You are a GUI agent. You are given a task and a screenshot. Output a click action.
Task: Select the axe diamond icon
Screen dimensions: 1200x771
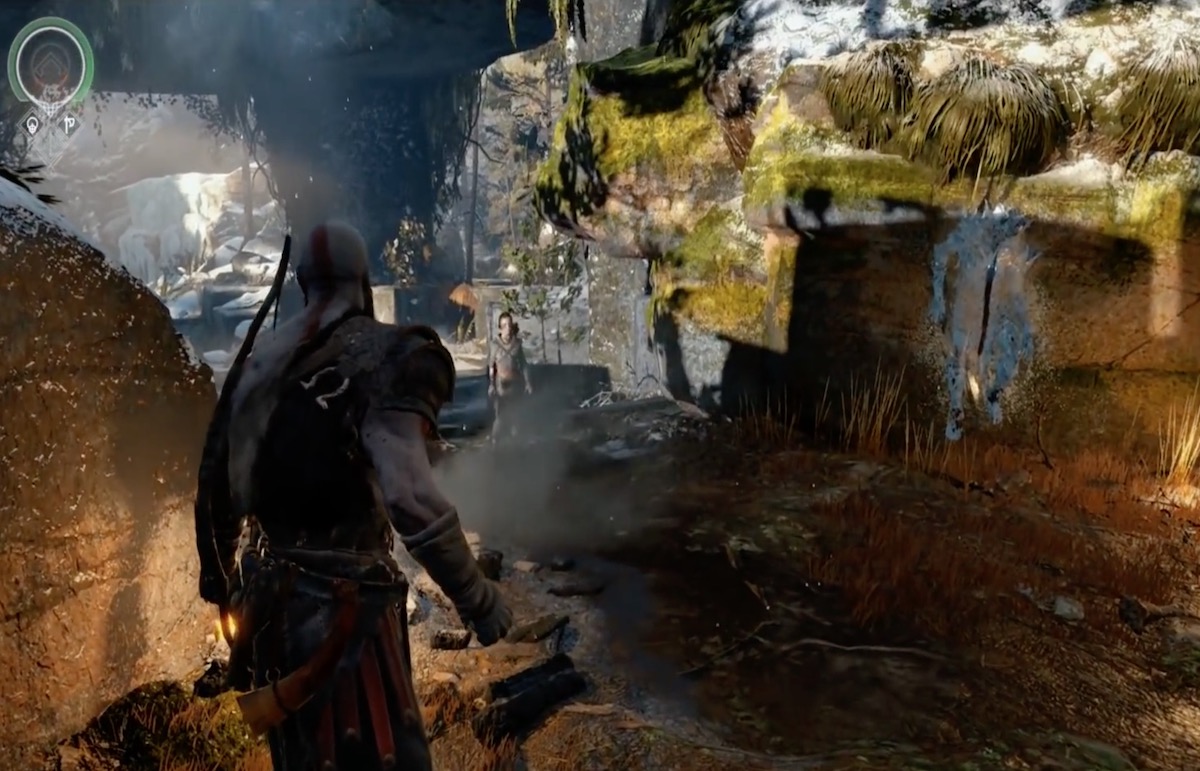(69, 125)
